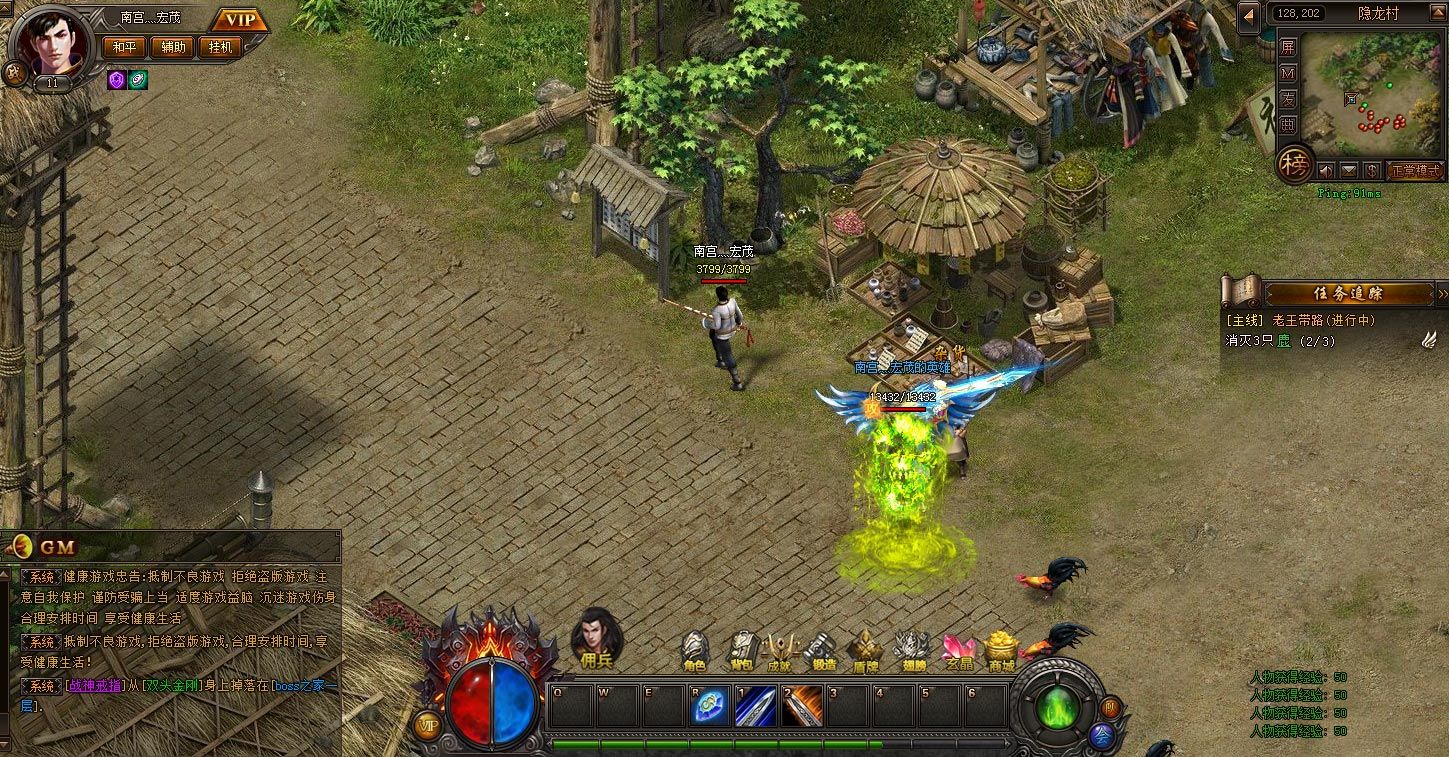Screen dimensions: 1449x757
Task: Open the 锻造 forging menu
Action: coord(823,651)
